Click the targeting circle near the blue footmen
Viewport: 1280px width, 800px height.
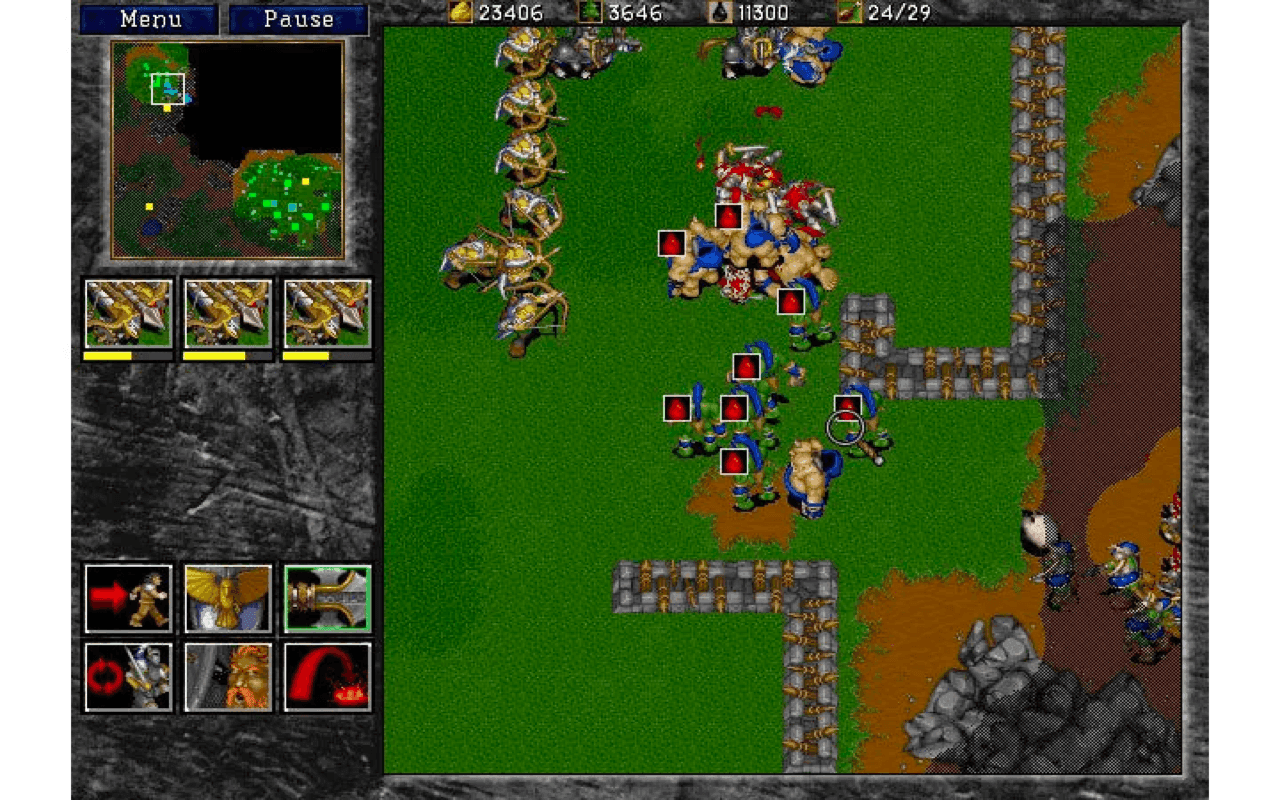843,427
